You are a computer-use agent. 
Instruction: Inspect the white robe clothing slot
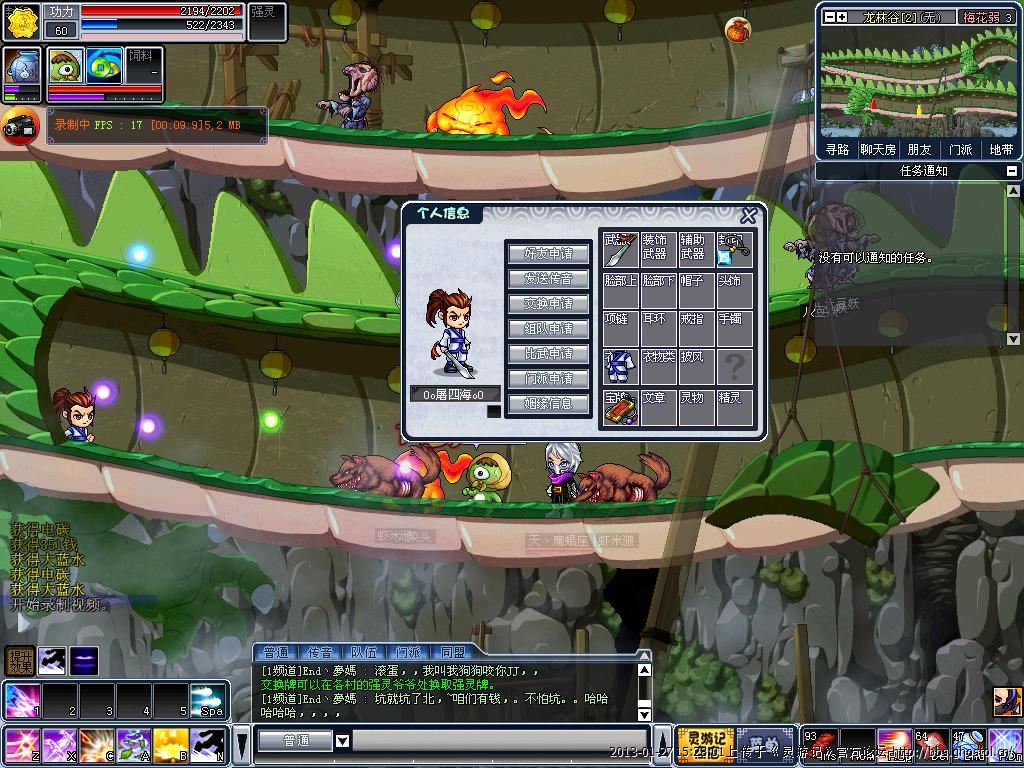click(620, 366)
